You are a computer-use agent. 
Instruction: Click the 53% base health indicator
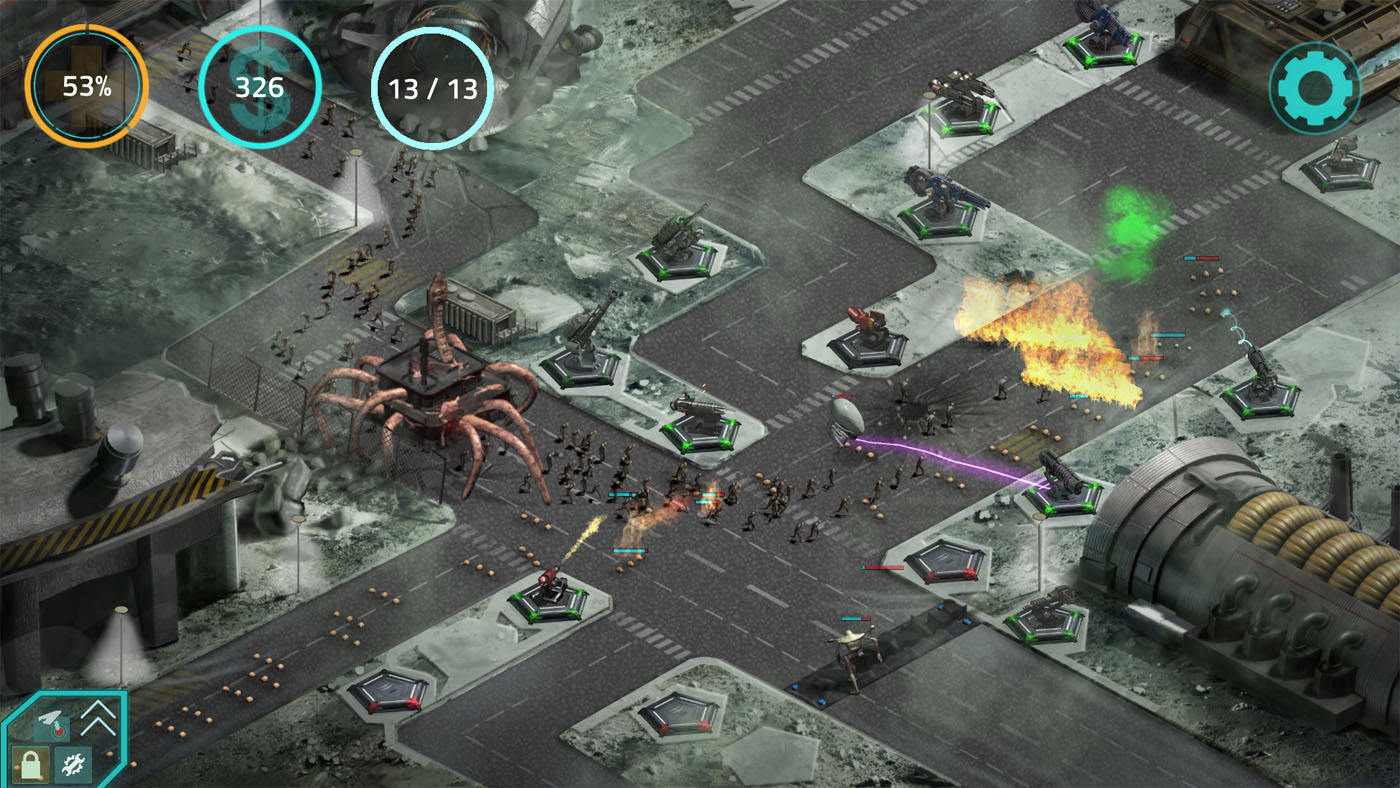tap(88, 86)
